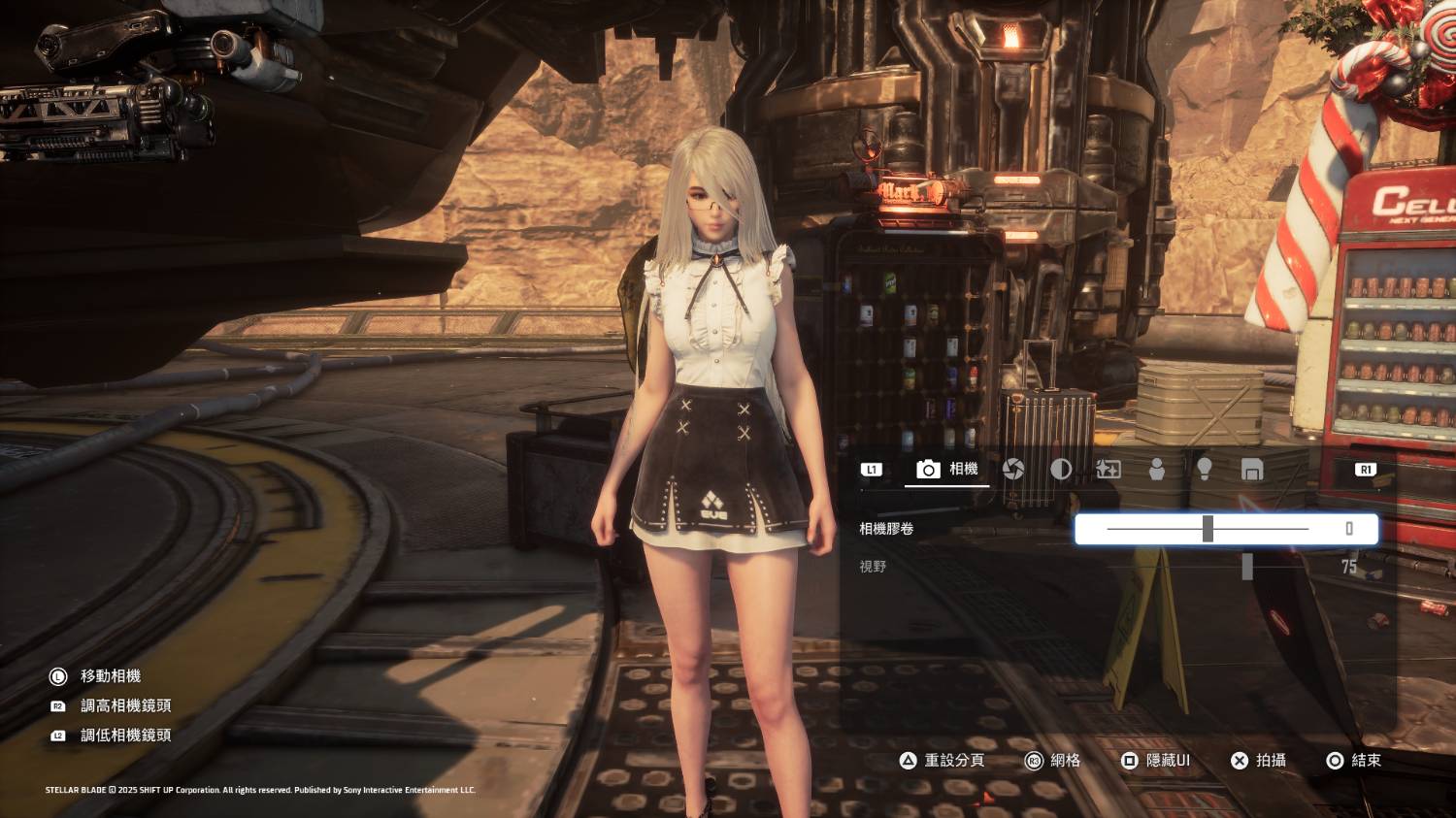
Task: Select the 相機 camera tab
Action: (947, 470)
